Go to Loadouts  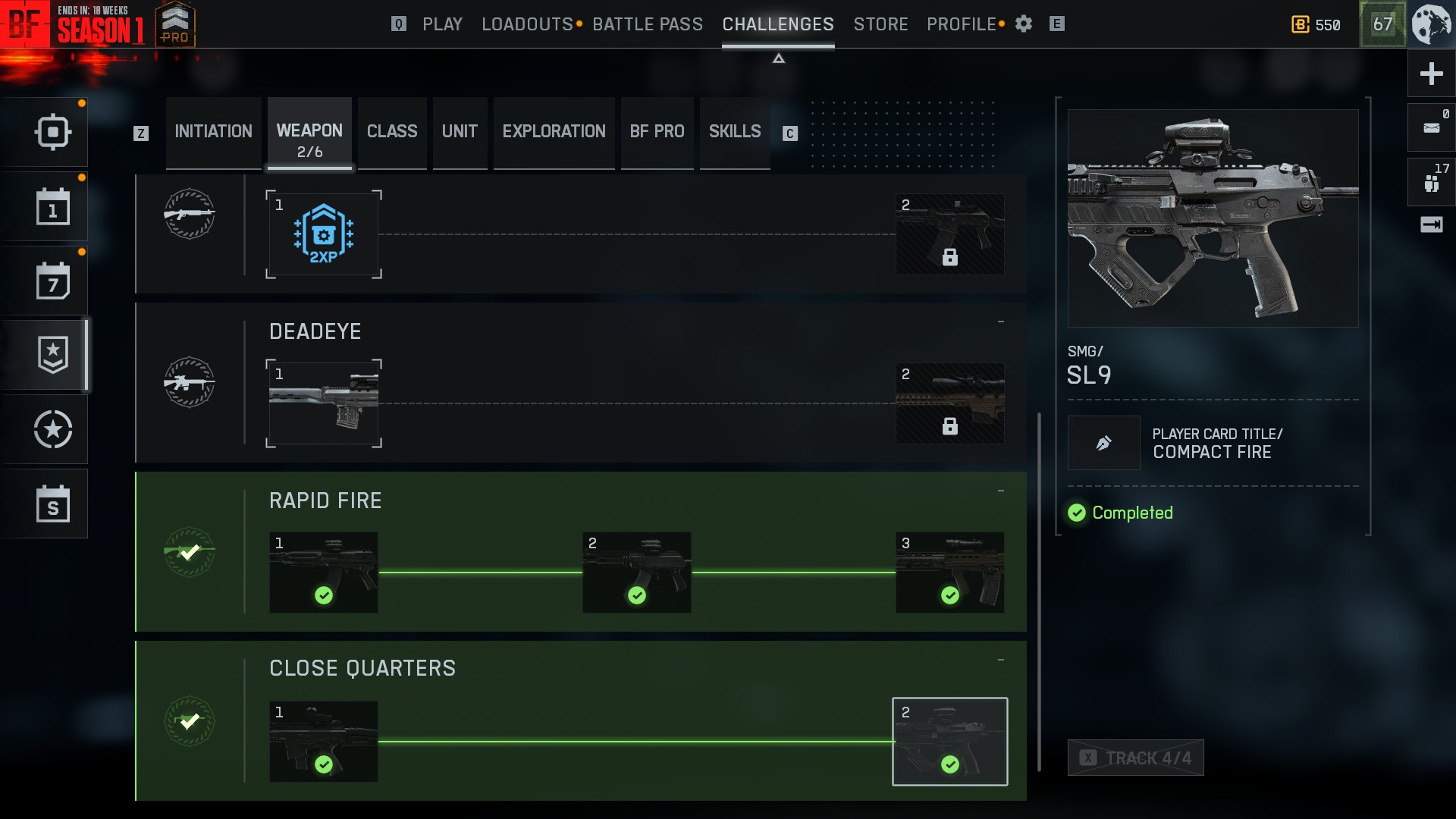tap(527, 24)
